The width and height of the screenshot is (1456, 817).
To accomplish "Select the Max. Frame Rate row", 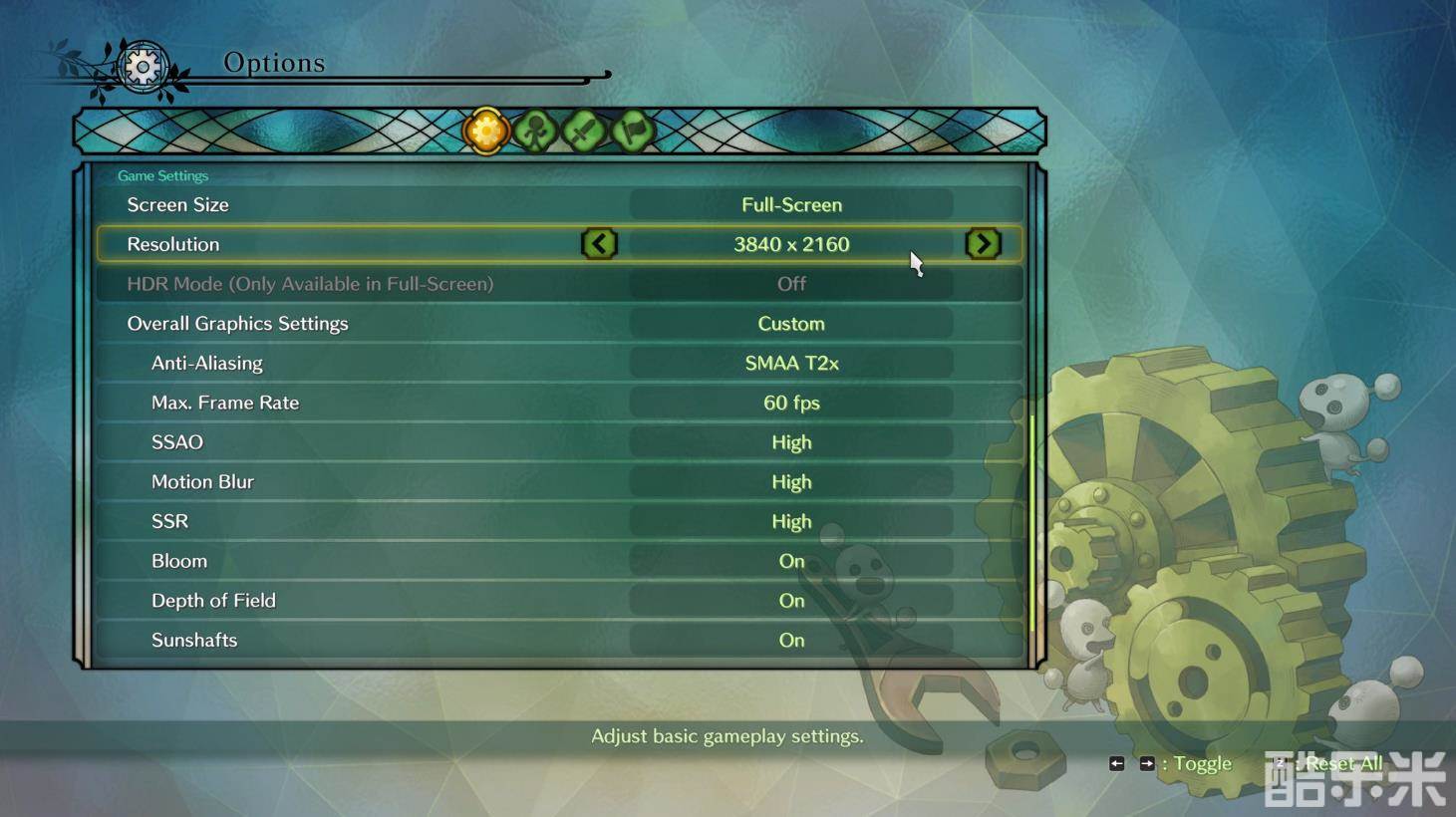I will click(558, 403).
